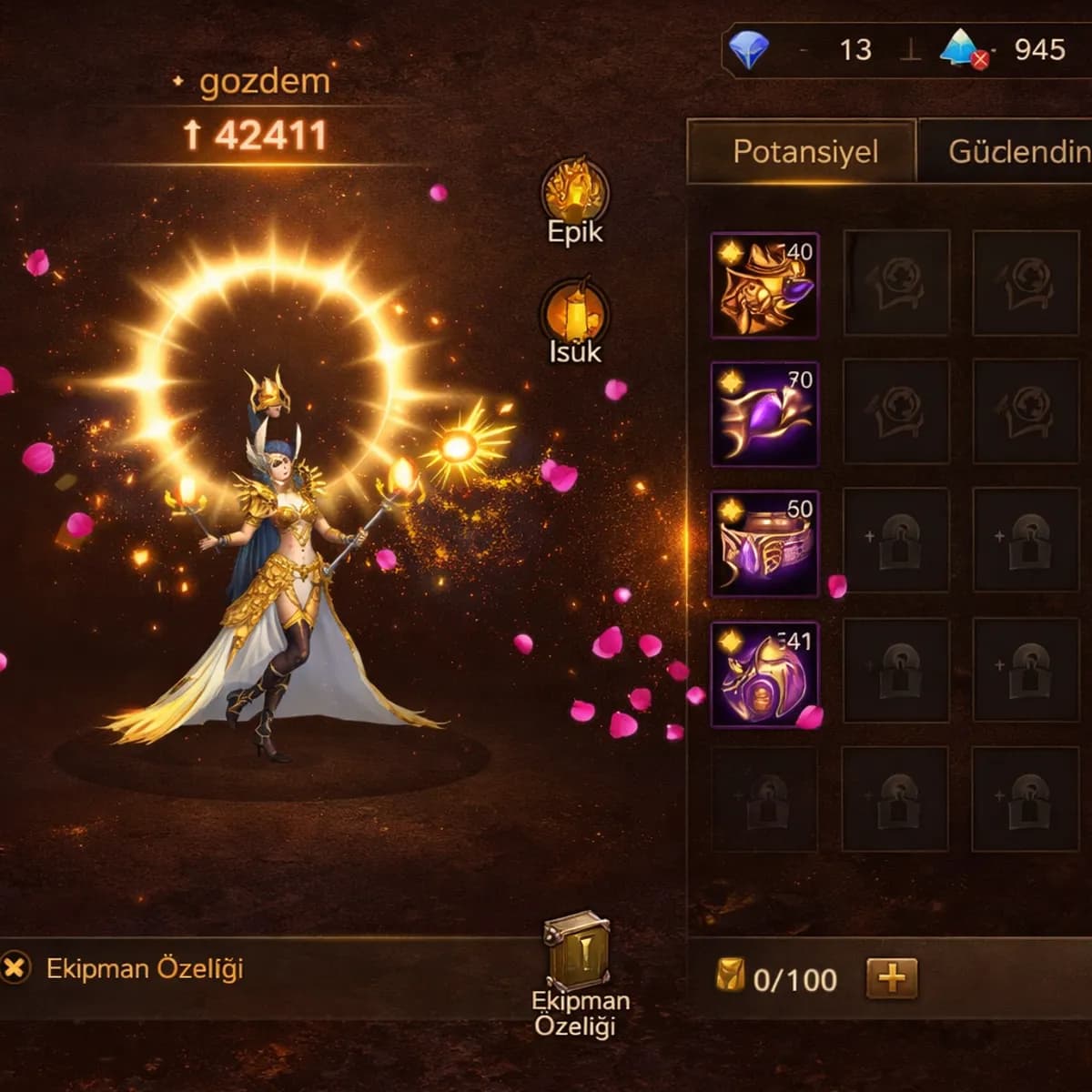Pick the purple round armor slot

764,673
